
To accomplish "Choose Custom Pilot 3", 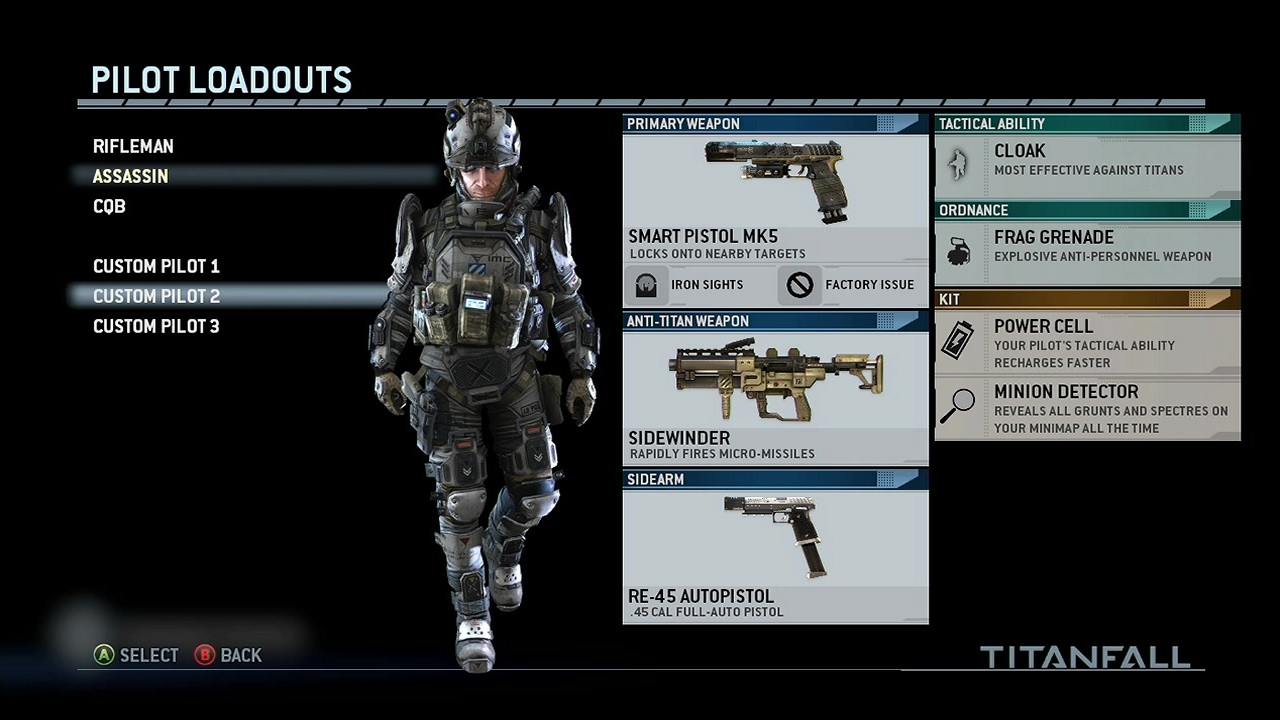I will click(x=156, y=327).
